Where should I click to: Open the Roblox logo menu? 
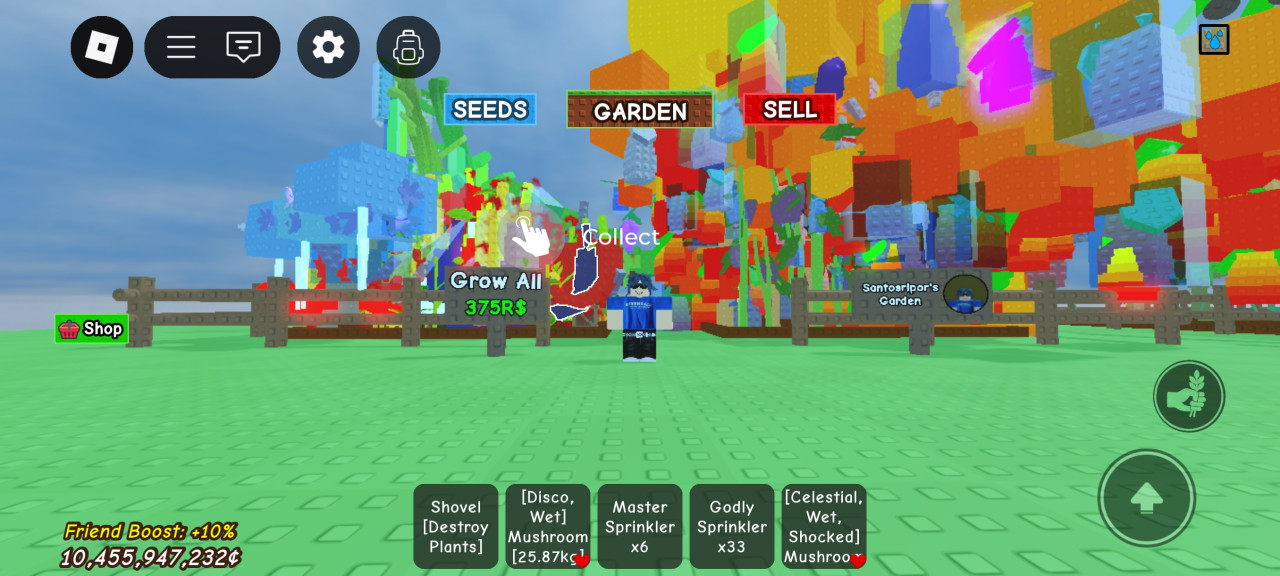pyautogui.click(x=102, y=47)
